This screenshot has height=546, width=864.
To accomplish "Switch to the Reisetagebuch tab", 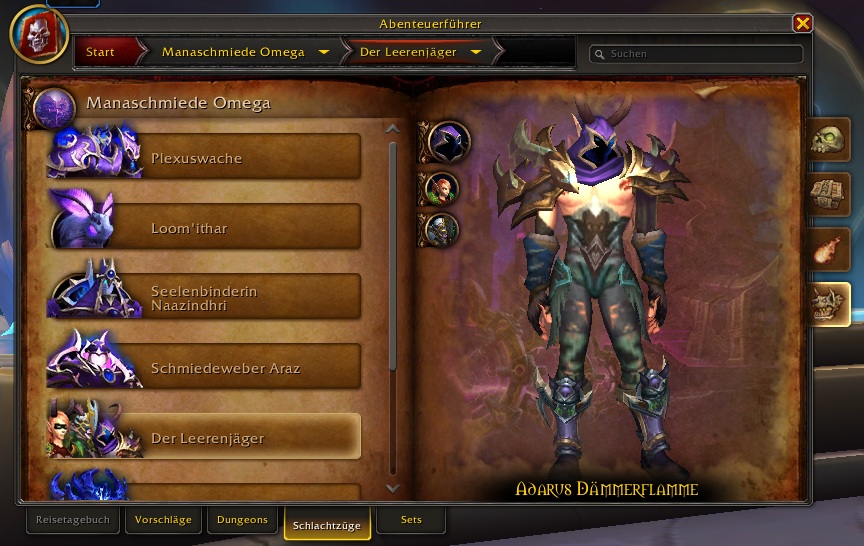I will pos(73,520).
